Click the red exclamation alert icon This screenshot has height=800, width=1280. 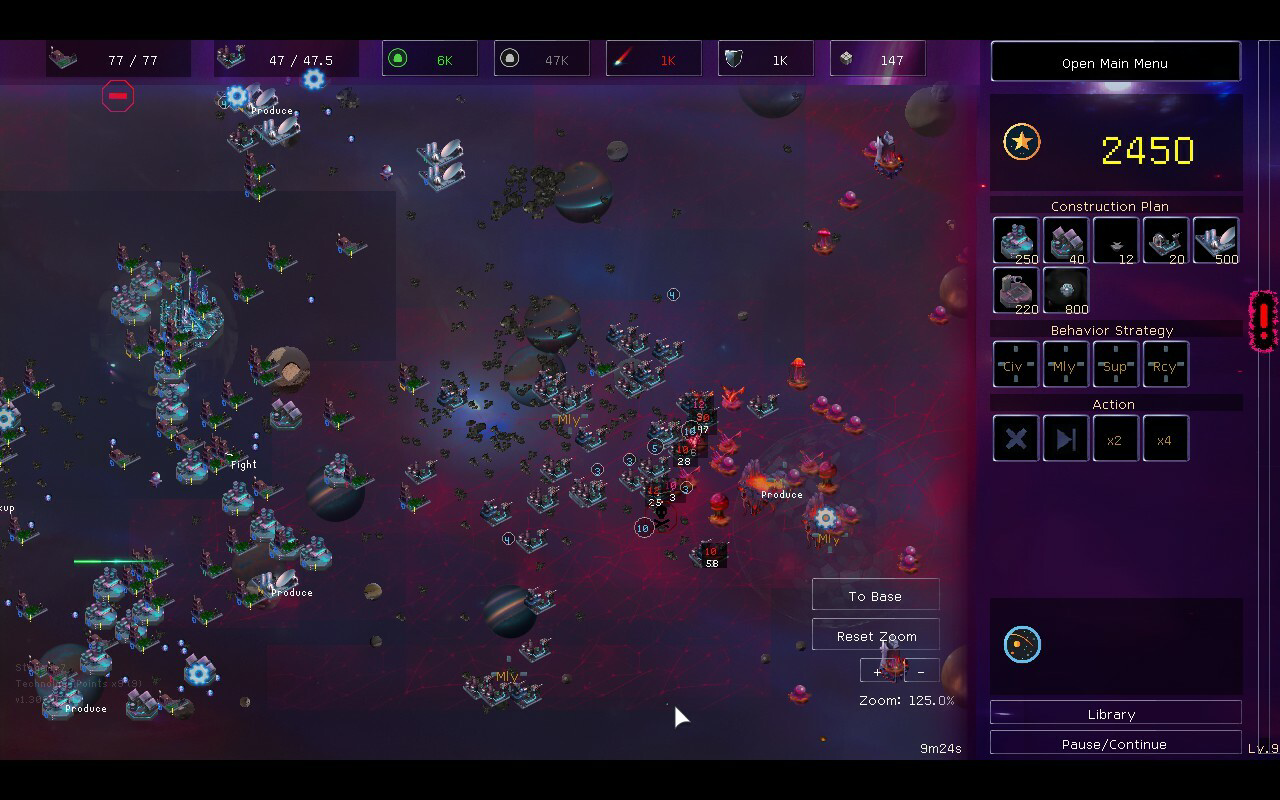pyautogui.click(x=1262, y=322)
